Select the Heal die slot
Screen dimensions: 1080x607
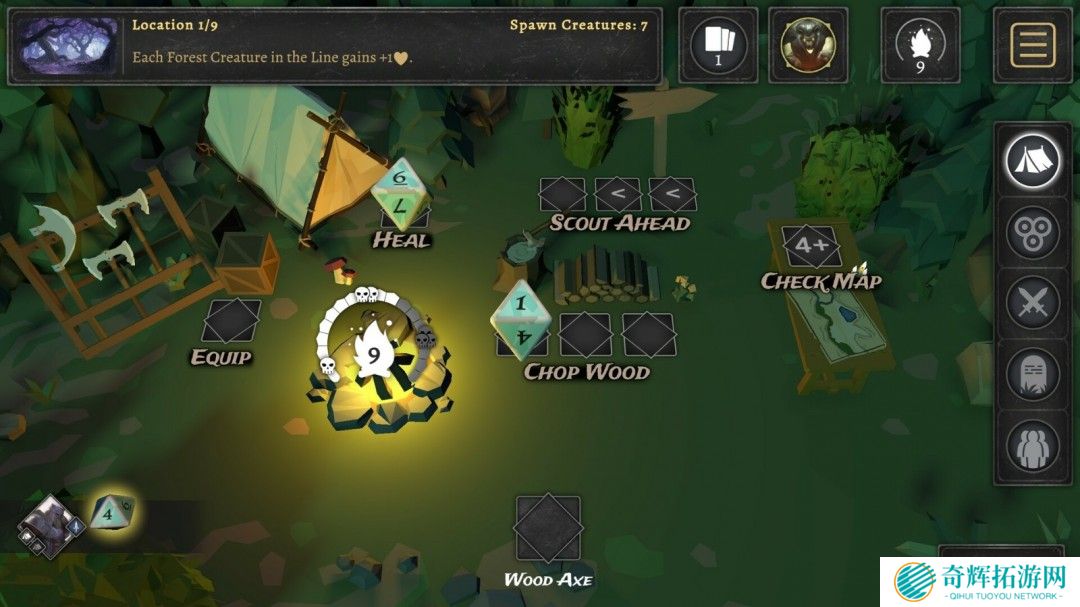click(x=401, y=192)
